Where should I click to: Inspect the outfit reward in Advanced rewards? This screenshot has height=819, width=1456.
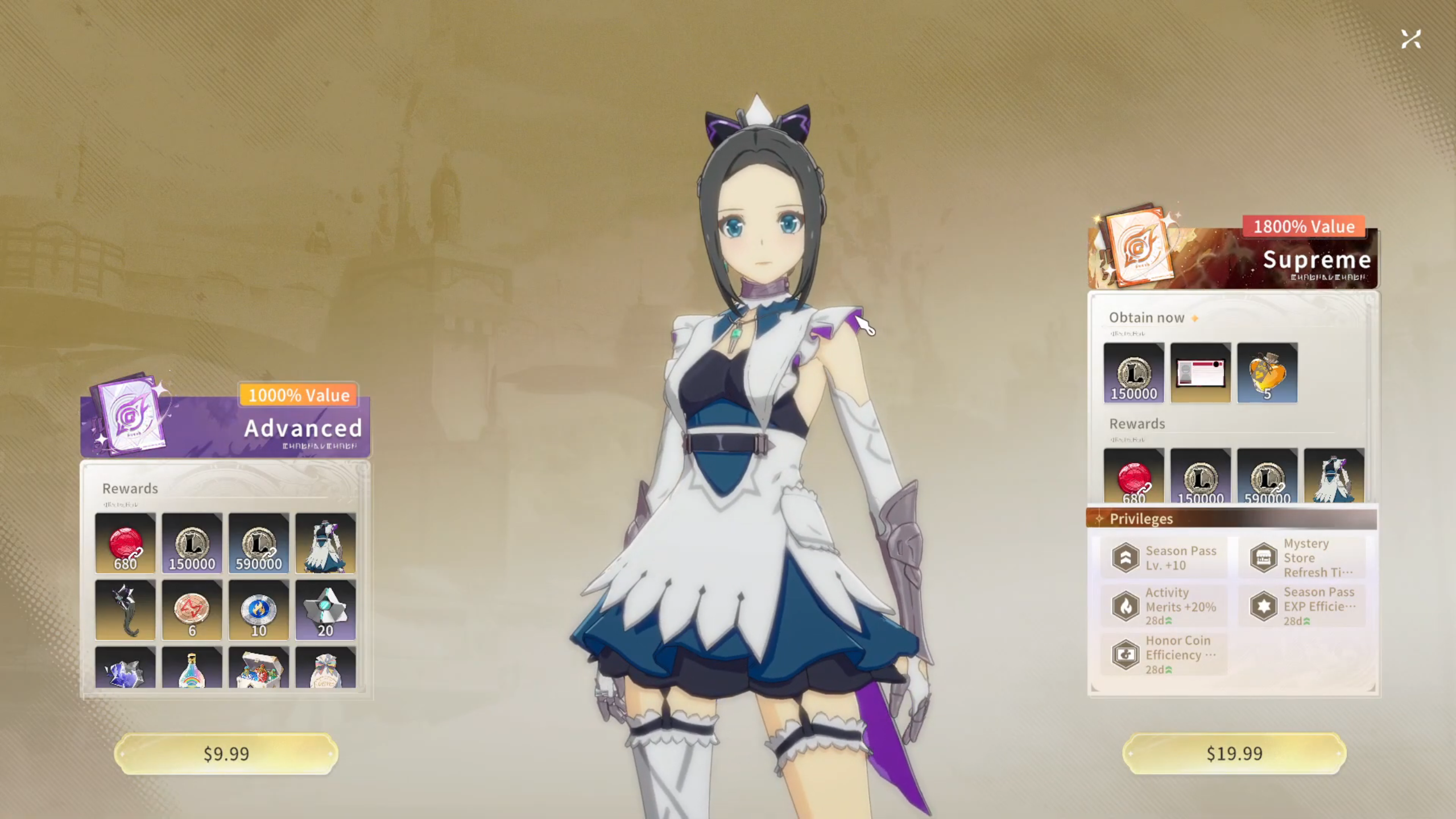(x=325, y=543)
